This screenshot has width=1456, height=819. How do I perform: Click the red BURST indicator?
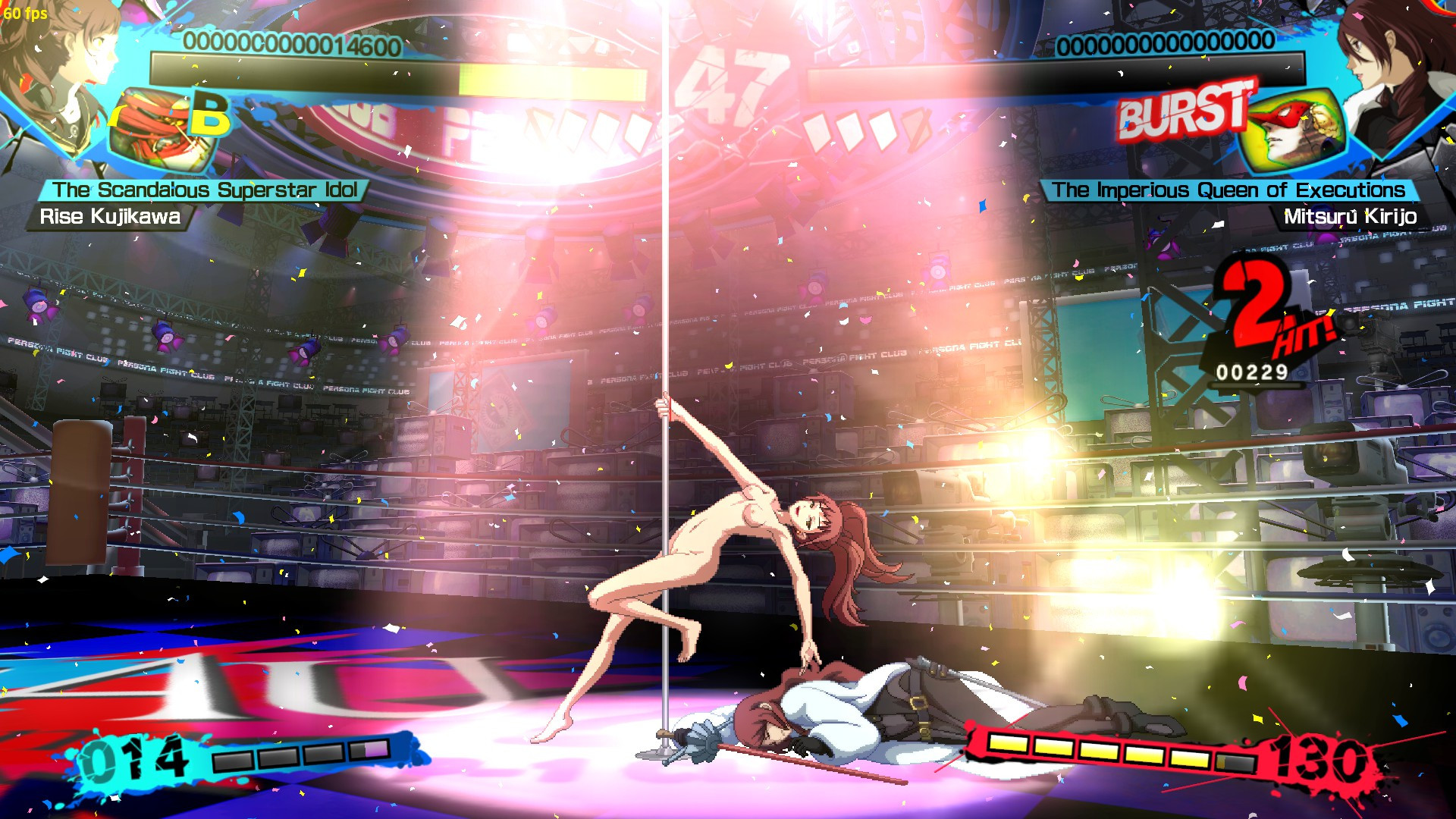coord(1181,114)
